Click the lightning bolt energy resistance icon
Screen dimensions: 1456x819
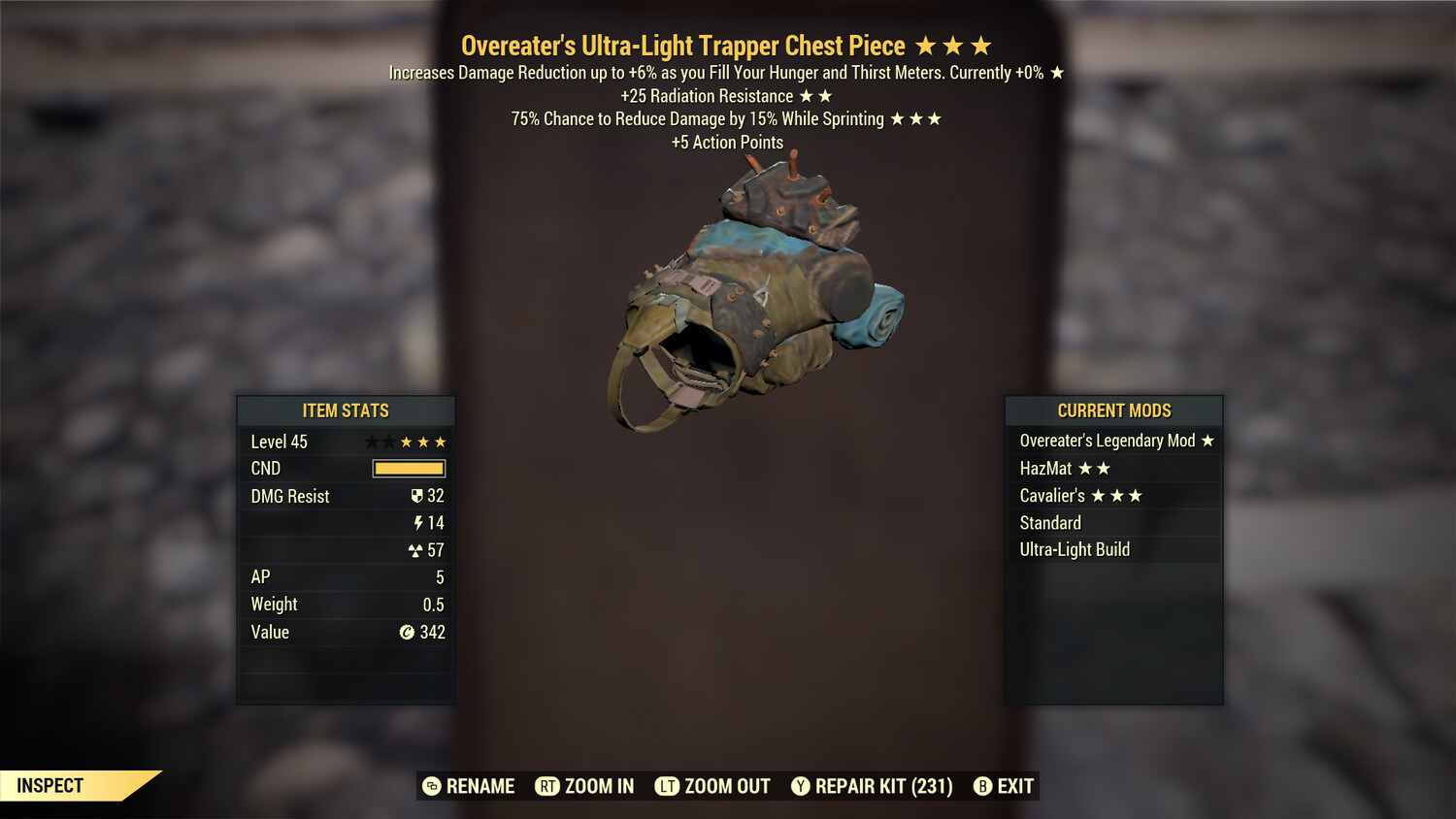click(418, 523)
